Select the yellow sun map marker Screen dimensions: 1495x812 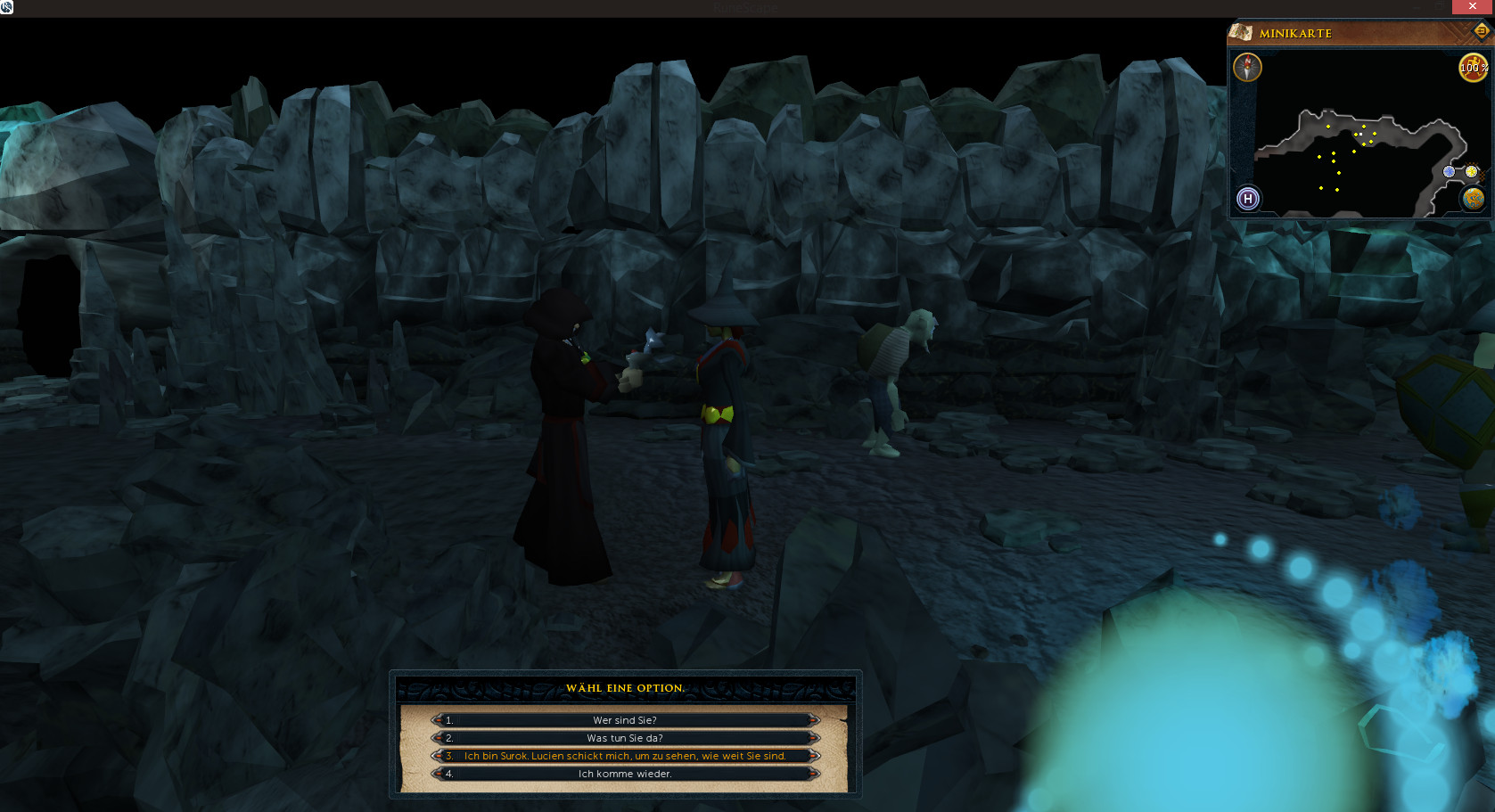pyautogui.click(x=1471, y=171)
